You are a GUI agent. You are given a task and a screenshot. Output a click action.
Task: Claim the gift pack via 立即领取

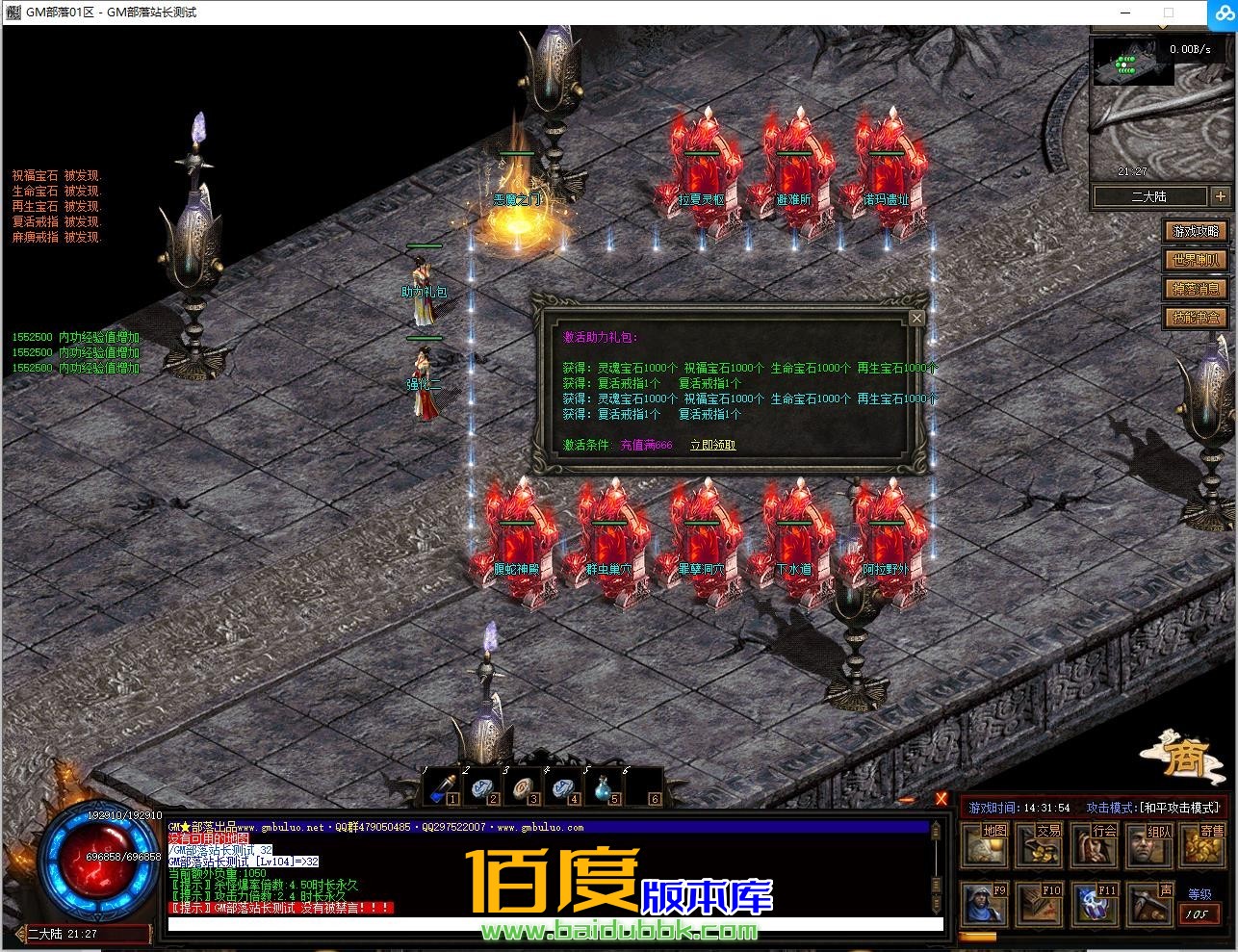click(x=712, y=445)
